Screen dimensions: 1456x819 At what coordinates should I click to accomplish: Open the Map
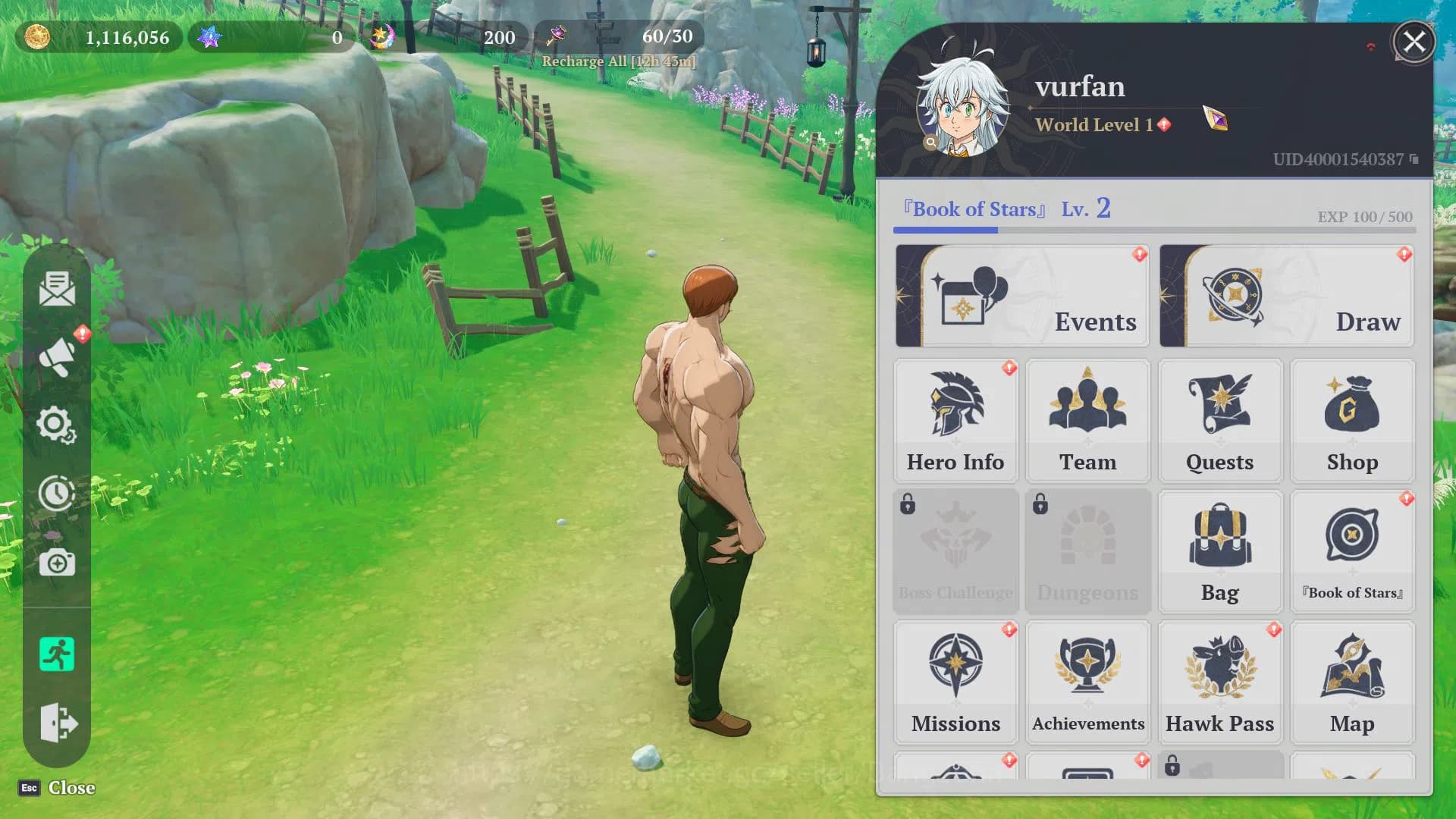click(x=1352, y=682)
